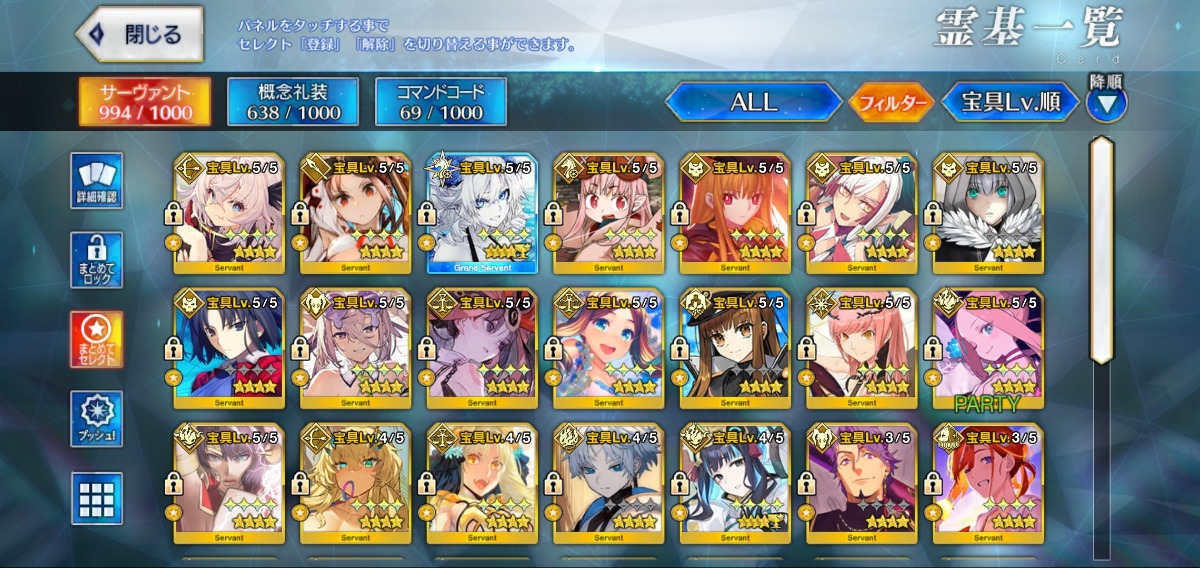The image size is (1200, 568).
Task: Open the 概念礼装 tab
Action: point(292,102)
